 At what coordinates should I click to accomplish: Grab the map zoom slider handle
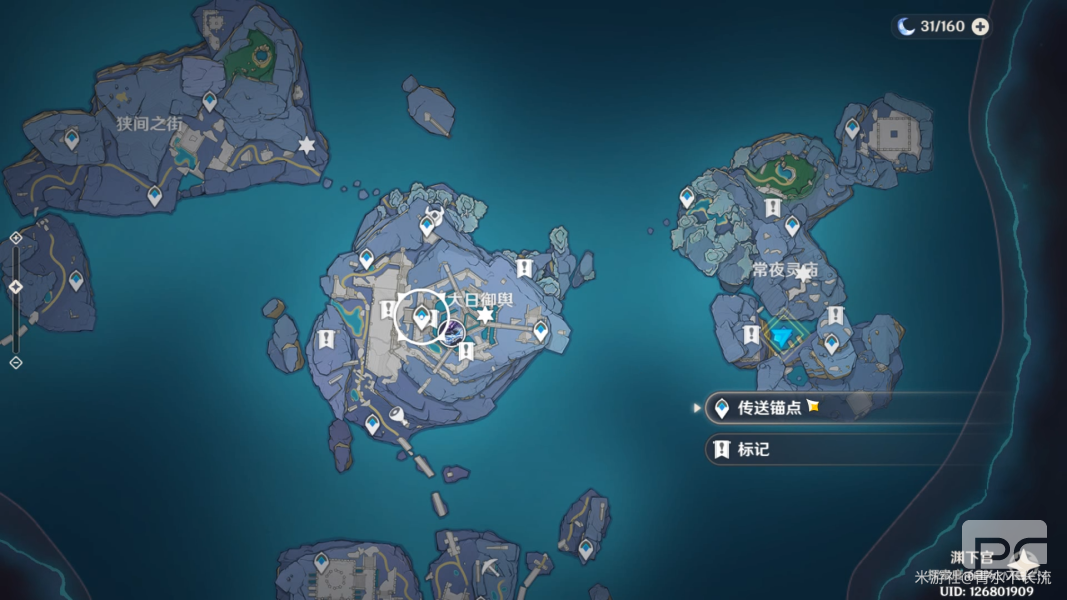15,287
